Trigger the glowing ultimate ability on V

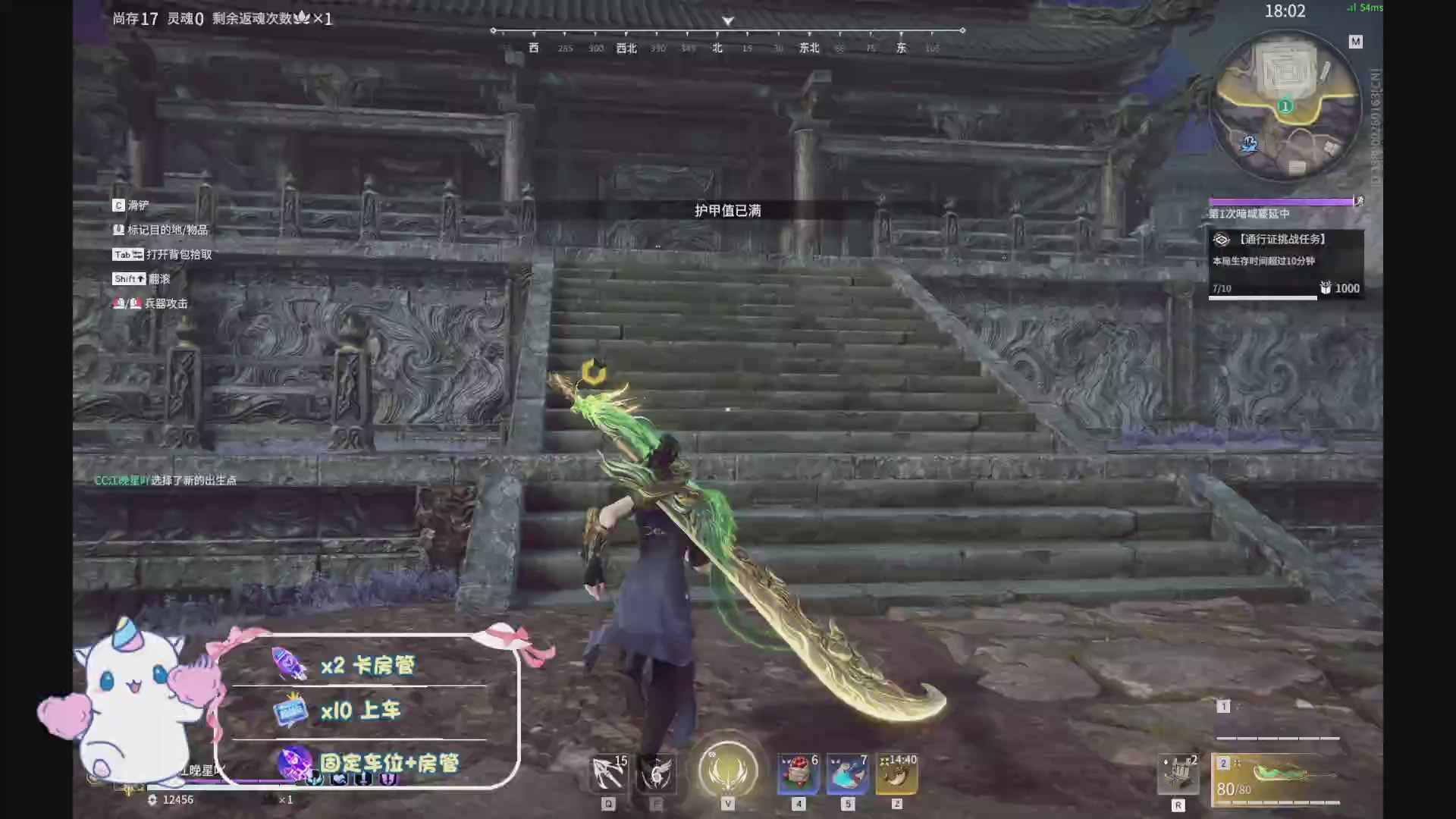[x=726, y=770]
